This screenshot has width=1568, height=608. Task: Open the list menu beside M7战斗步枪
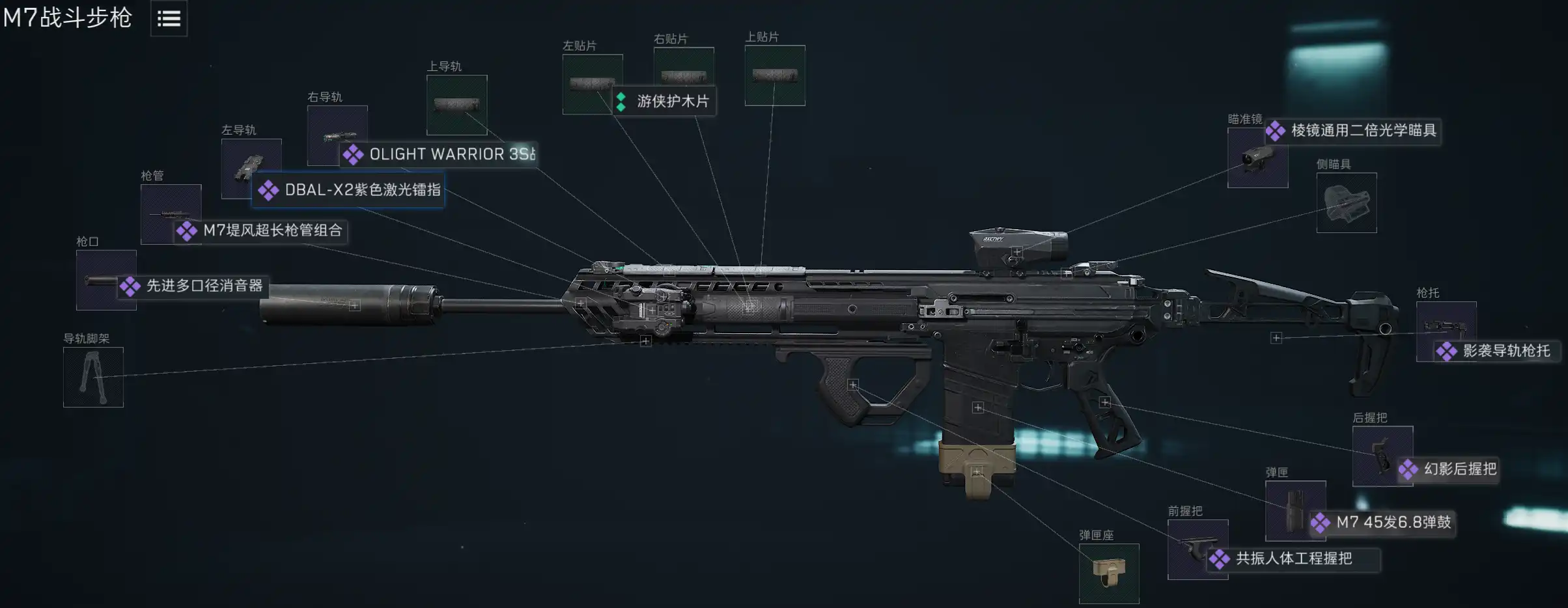(169, 18)
